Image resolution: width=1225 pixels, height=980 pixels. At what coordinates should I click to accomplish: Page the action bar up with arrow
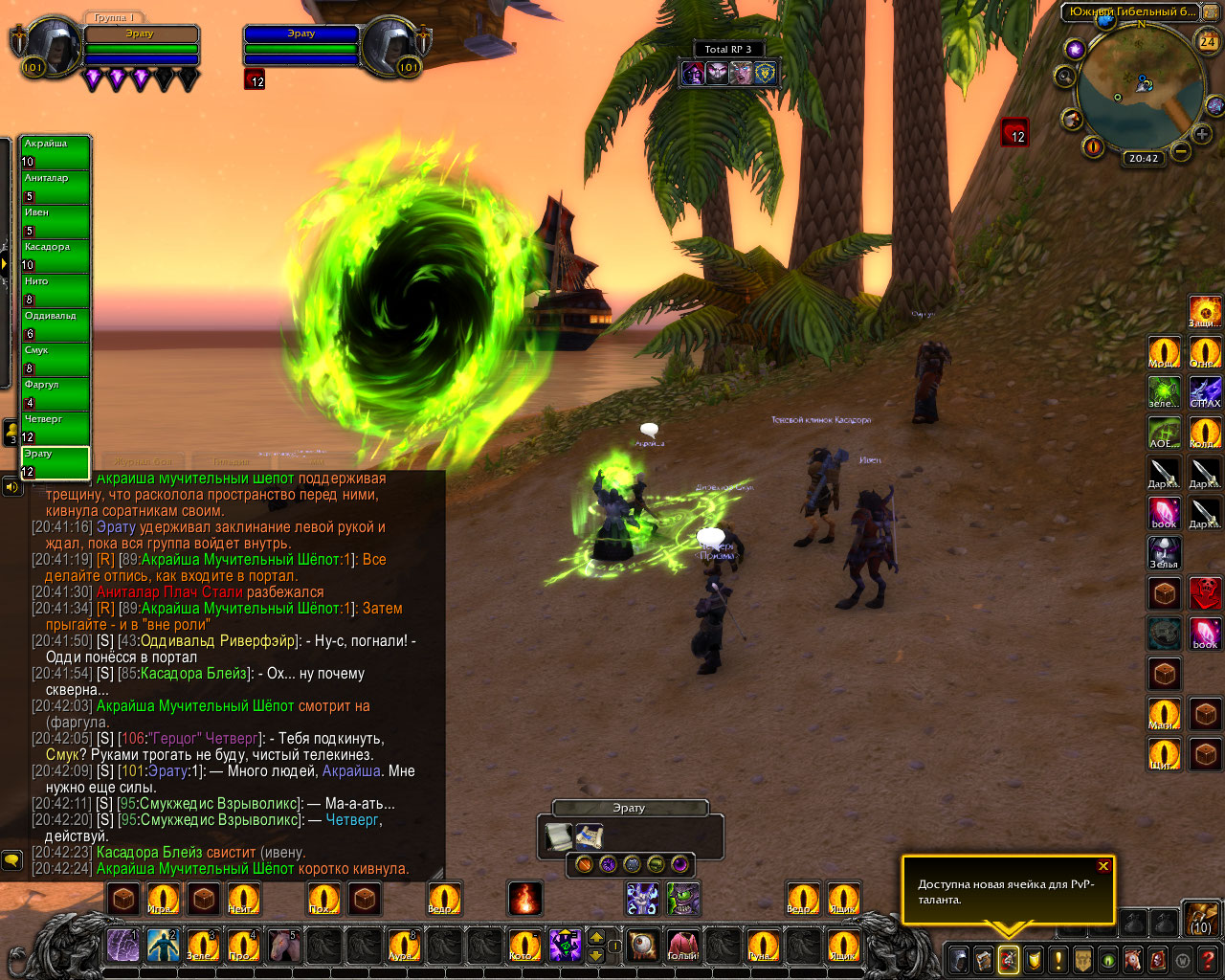pyautogui.click(x=596, y=938)
